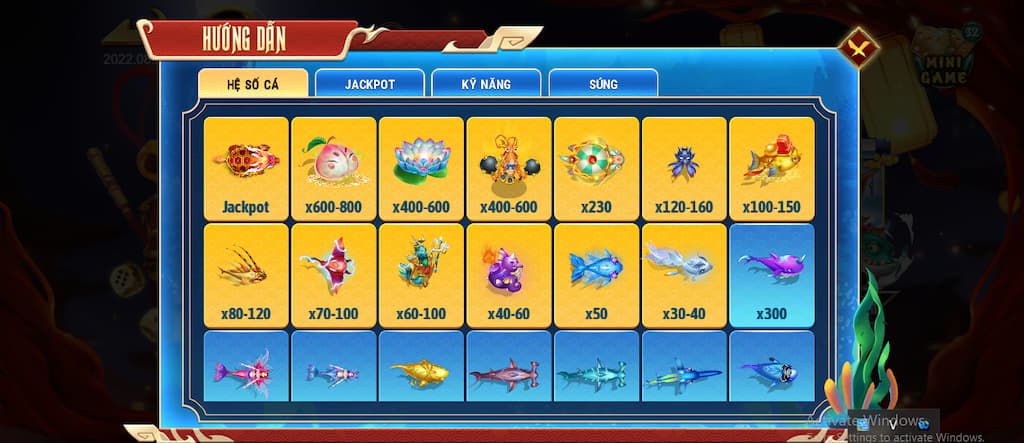Pick the x30-40 white fish tile
Image resolution: width=1024 pixels, height=443 pixels.
[x=684, y=274]
